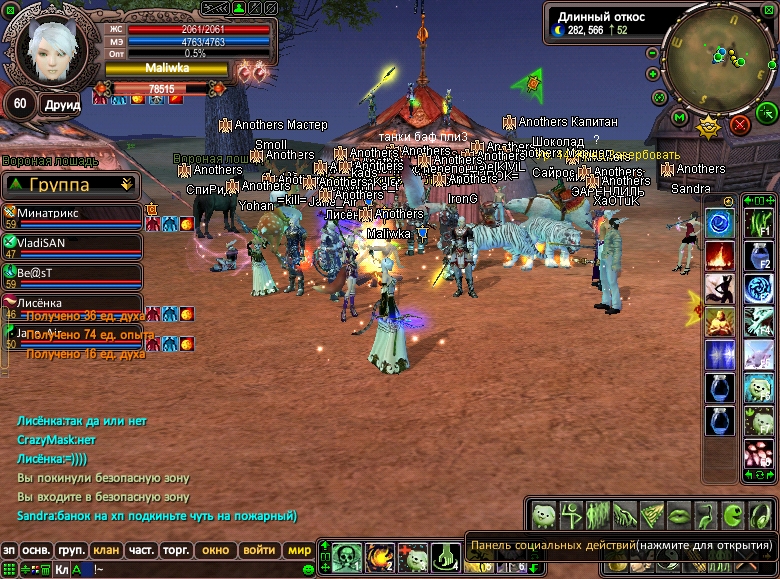Switch to the груп. chat tab

(71, 550)
